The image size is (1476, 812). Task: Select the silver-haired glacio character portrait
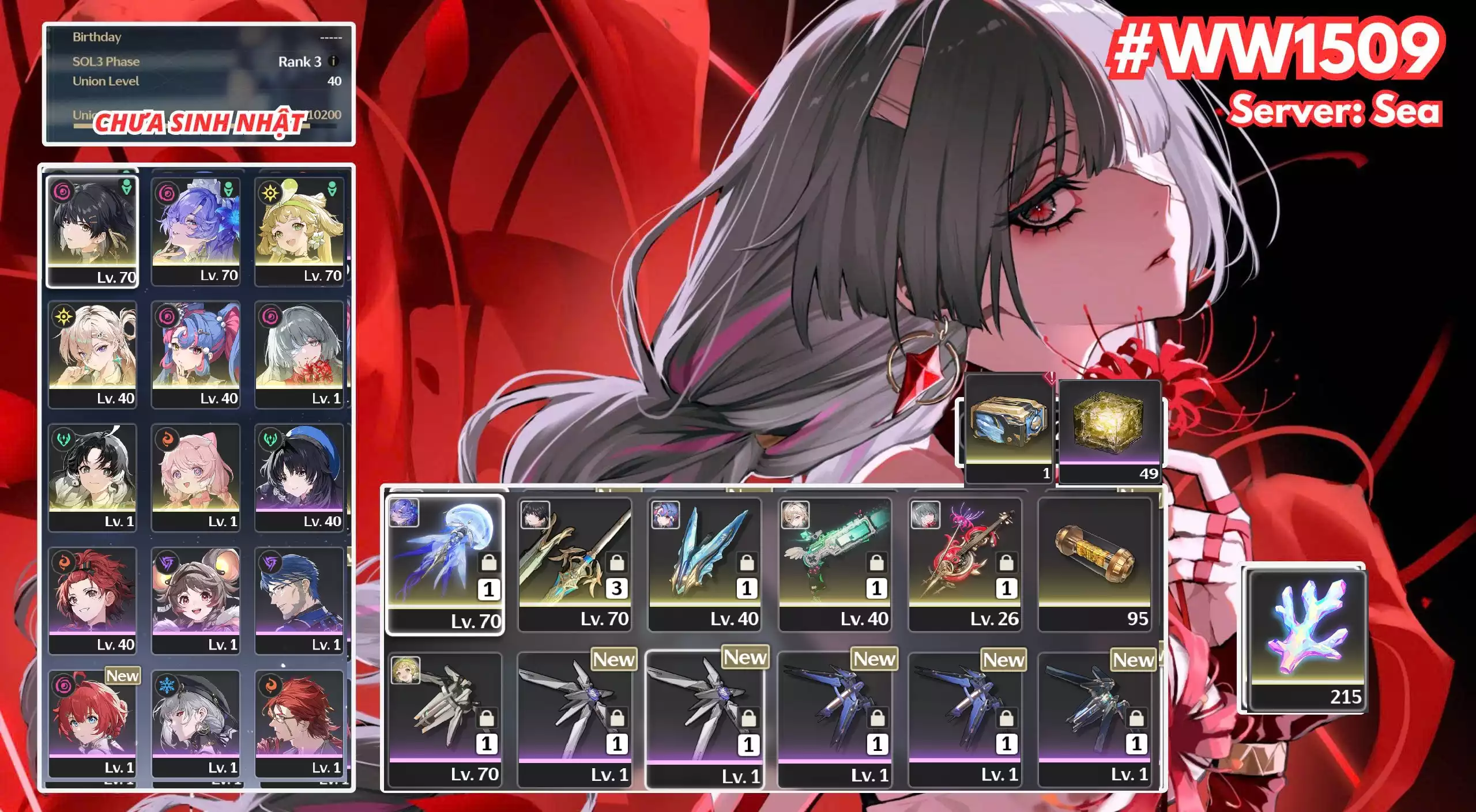coord(195,722)
